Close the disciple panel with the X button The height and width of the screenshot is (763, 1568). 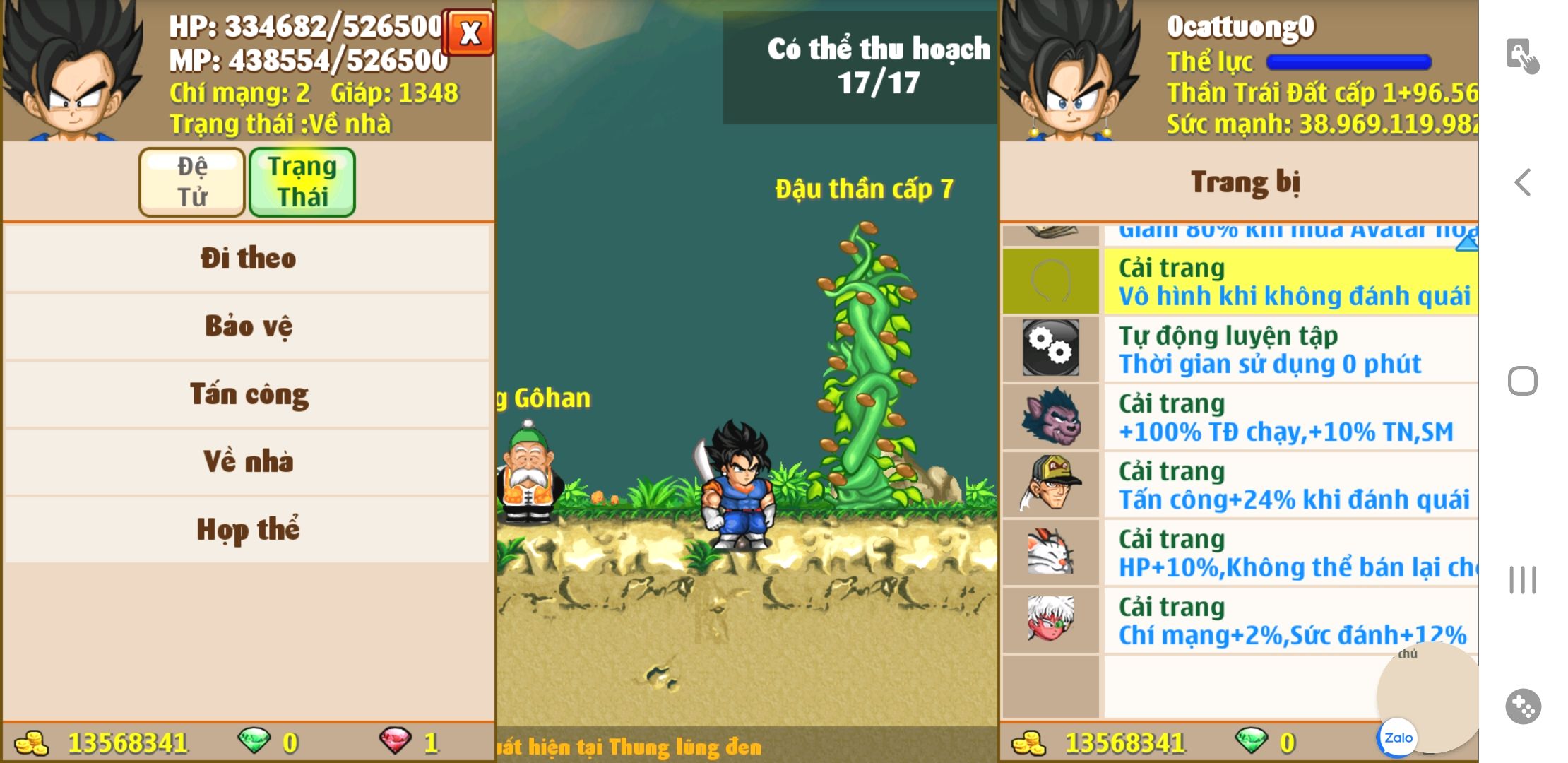point(469,32)
